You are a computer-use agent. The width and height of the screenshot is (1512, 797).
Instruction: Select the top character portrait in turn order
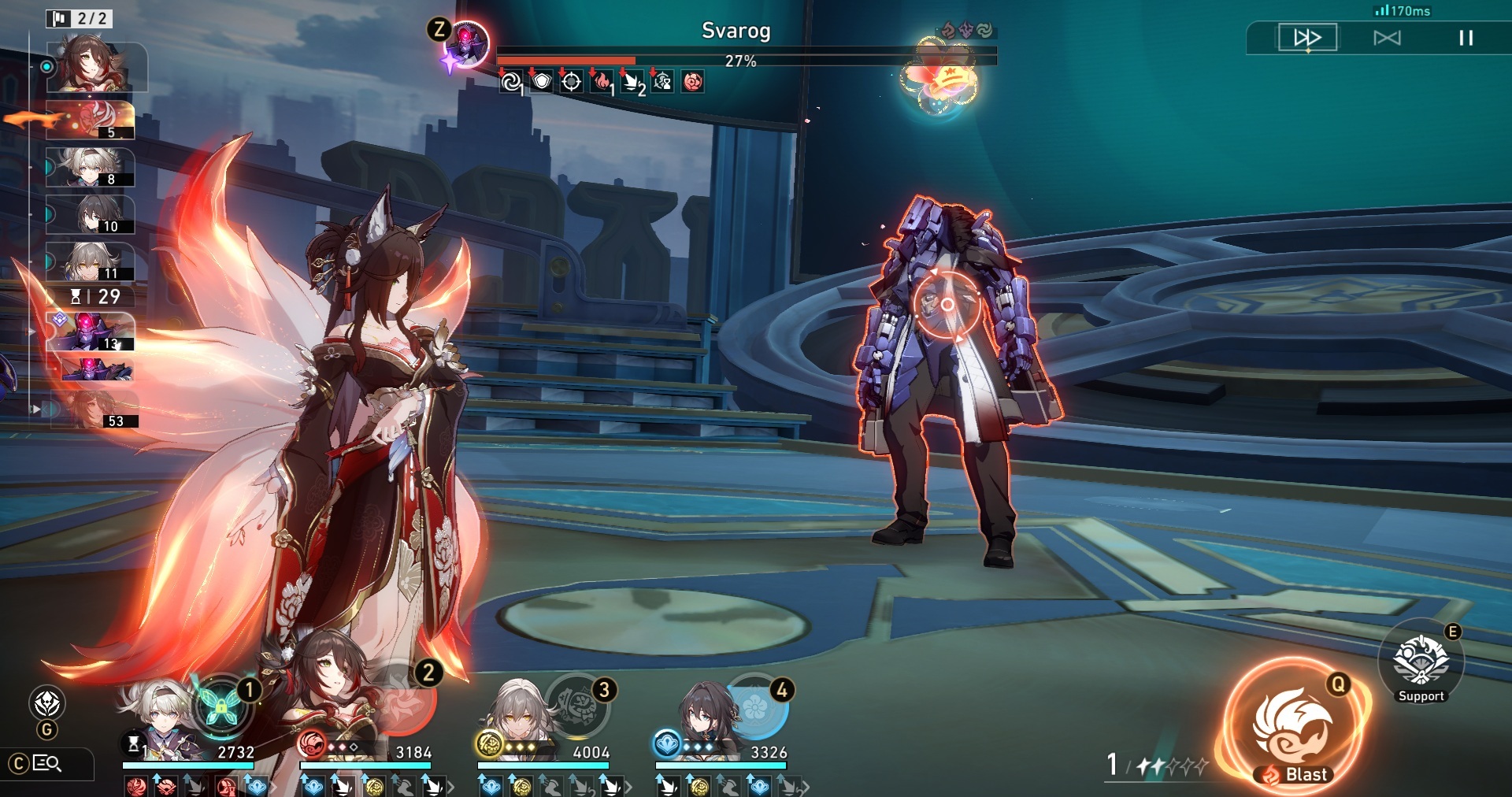[x=97, y=67]
